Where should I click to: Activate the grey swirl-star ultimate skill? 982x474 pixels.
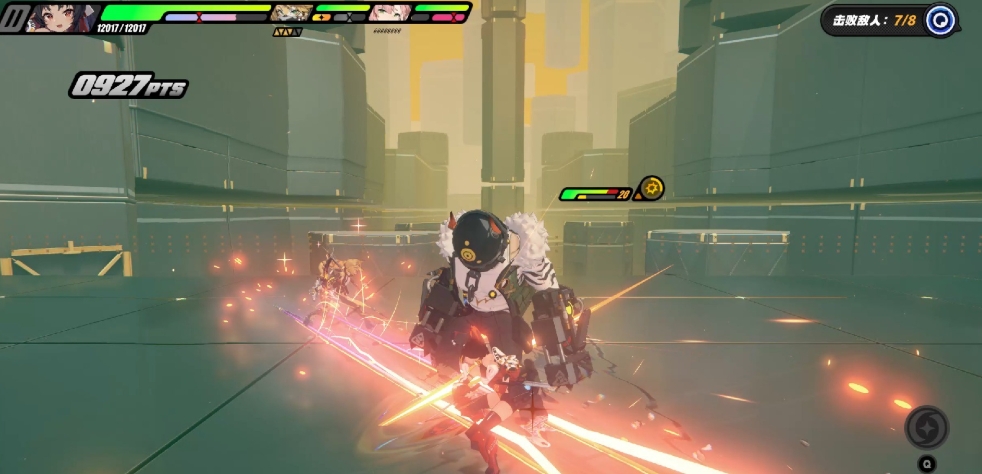click(x=926, y=428)
